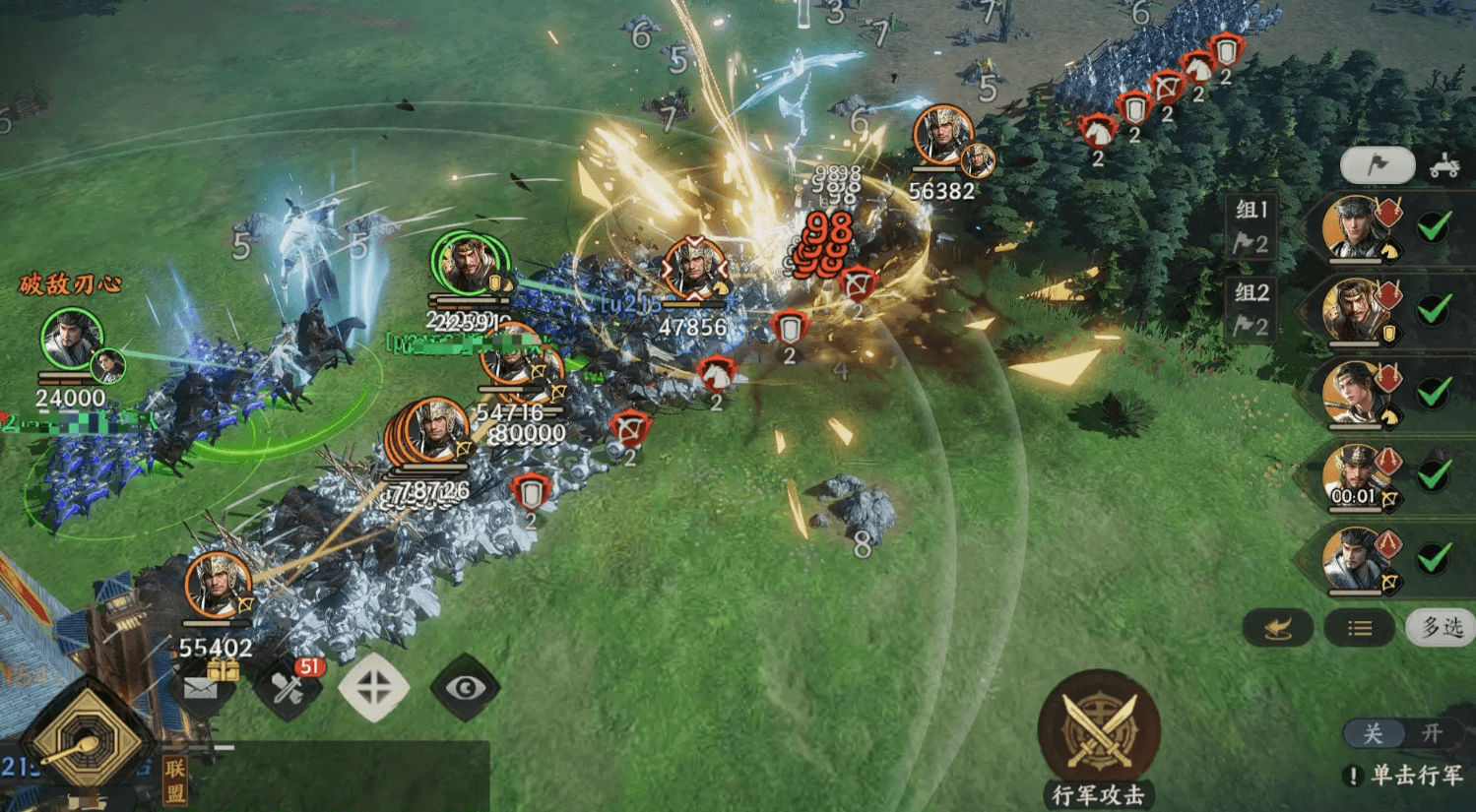Screen dimensions: 1476x812
Task: Open the list button beside 多选
Action: (1359, 628)
